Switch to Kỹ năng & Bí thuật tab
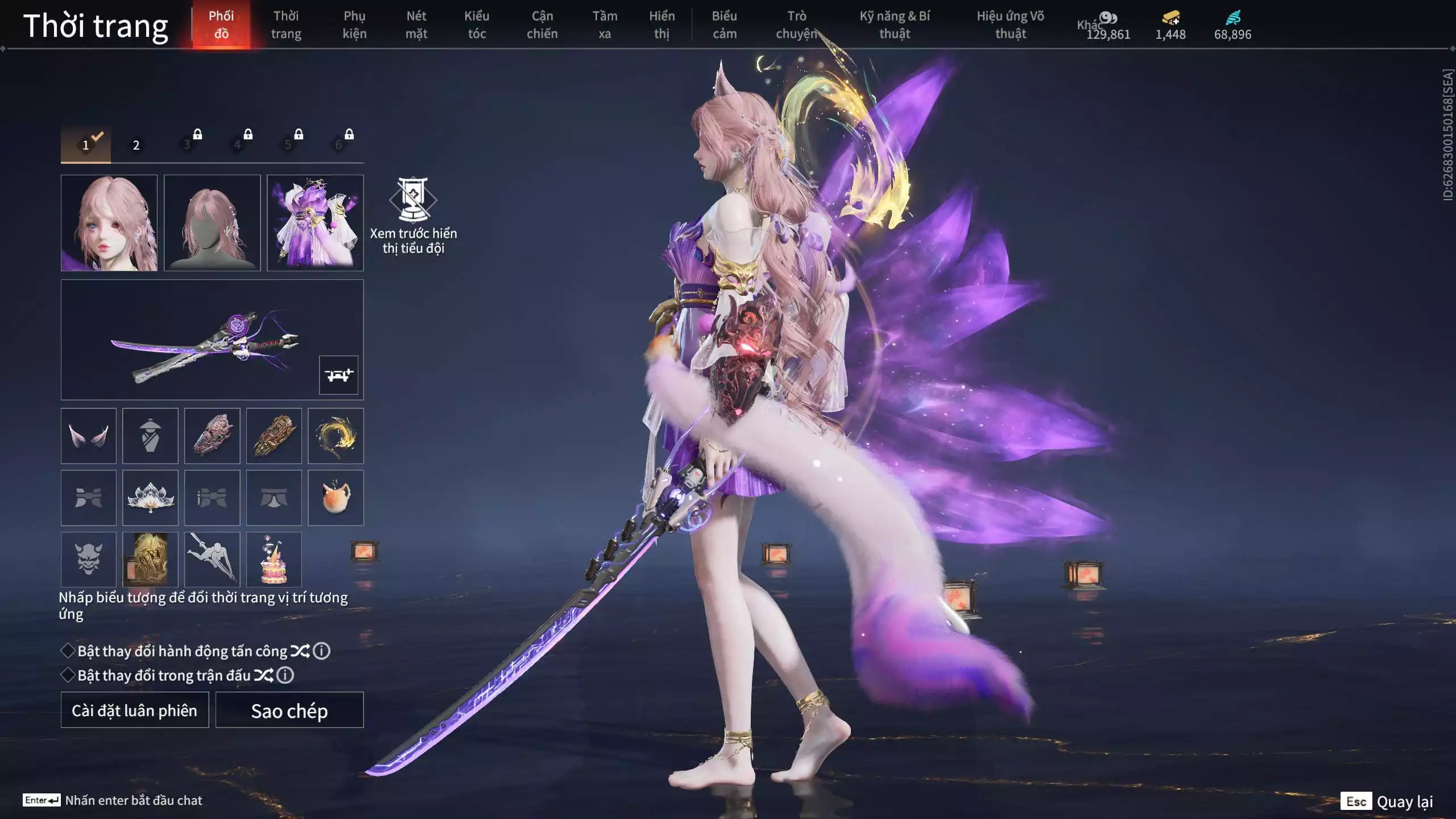 [x=894, y=25]
